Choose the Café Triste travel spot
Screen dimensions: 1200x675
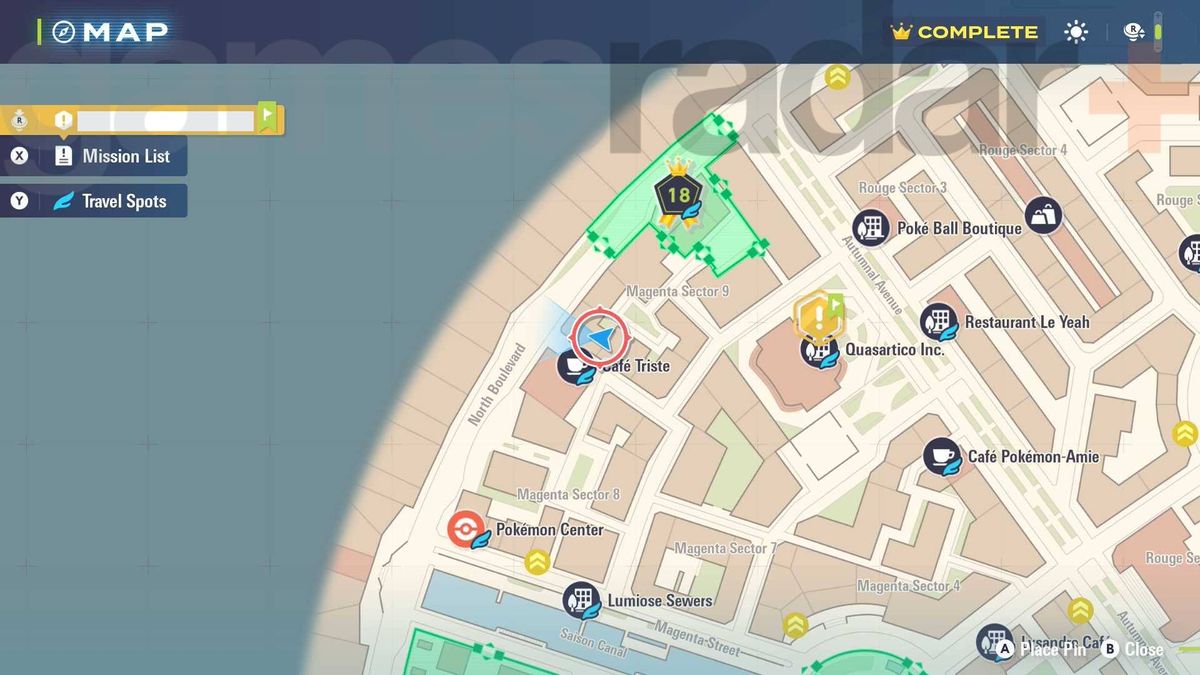(x=575, y=366)
